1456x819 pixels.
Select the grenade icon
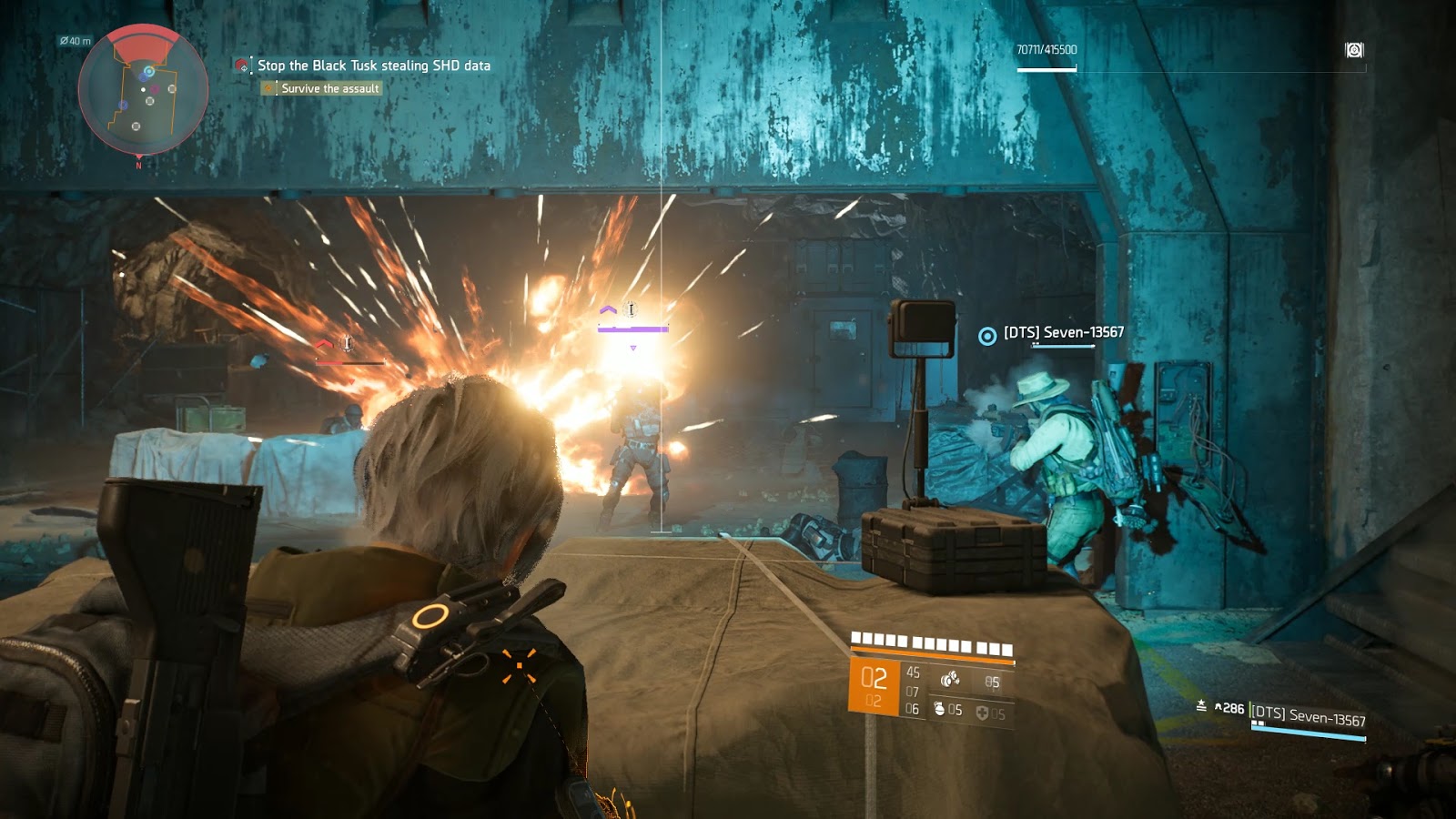[940, 709]
